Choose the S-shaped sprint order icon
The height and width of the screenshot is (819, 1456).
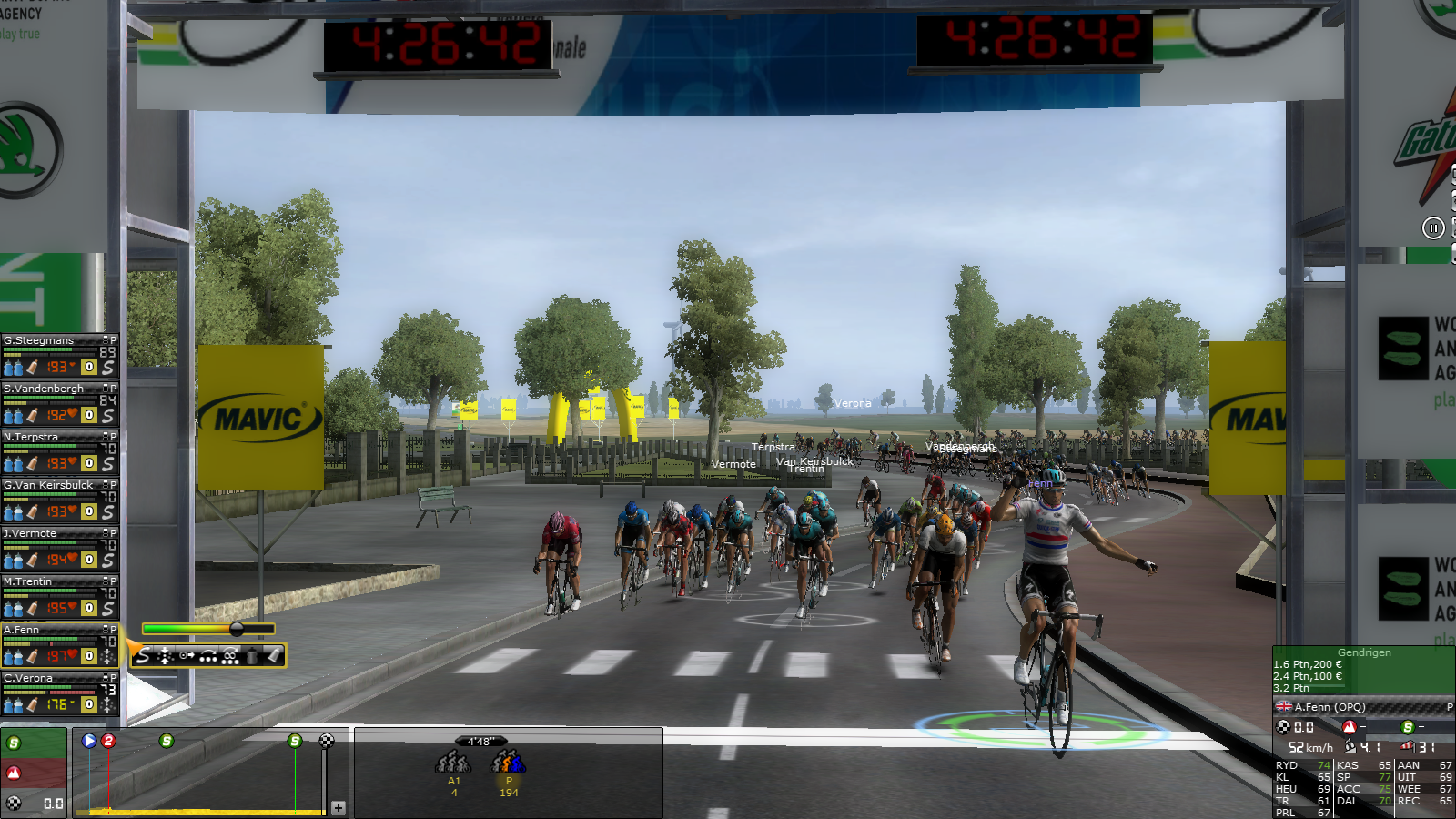[x=143, y=656]
